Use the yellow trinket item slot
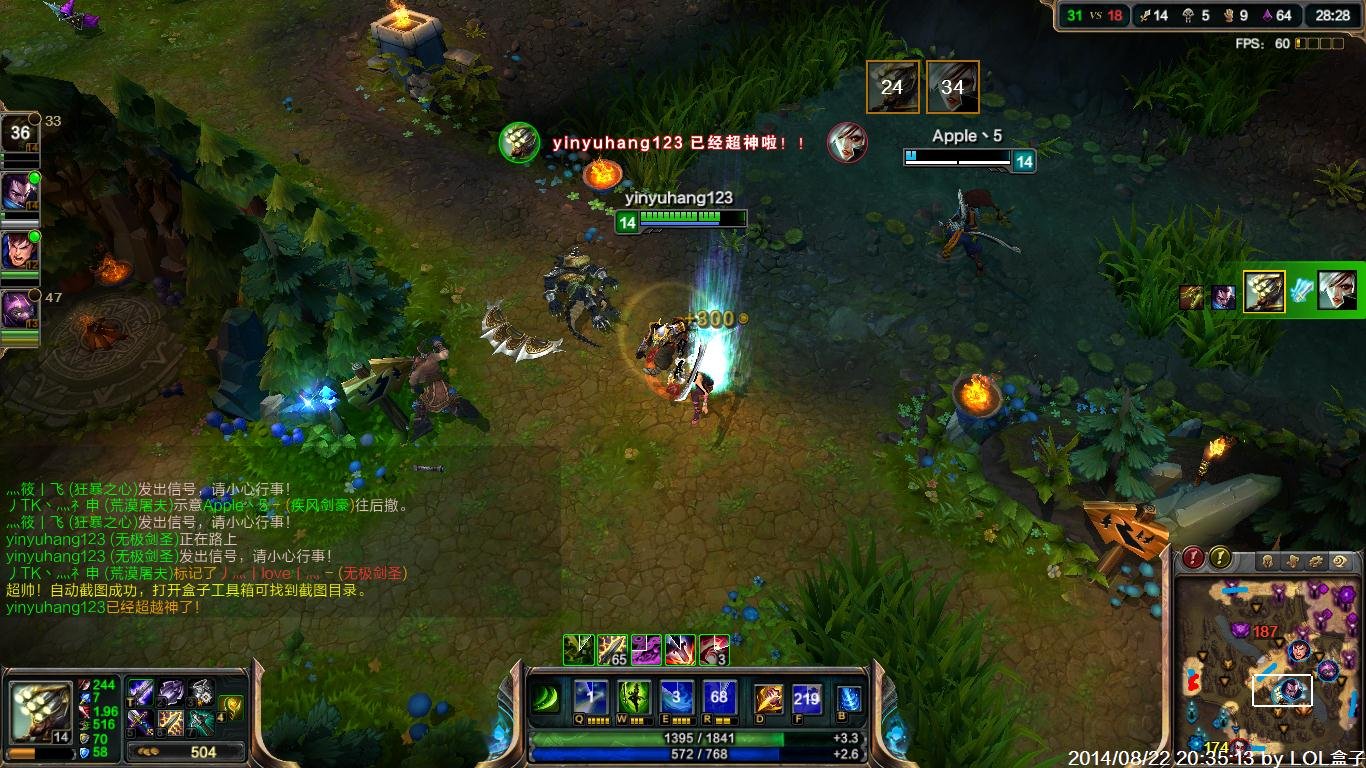The height and width of the screenshot is (768, 1366). click(231, 707)
